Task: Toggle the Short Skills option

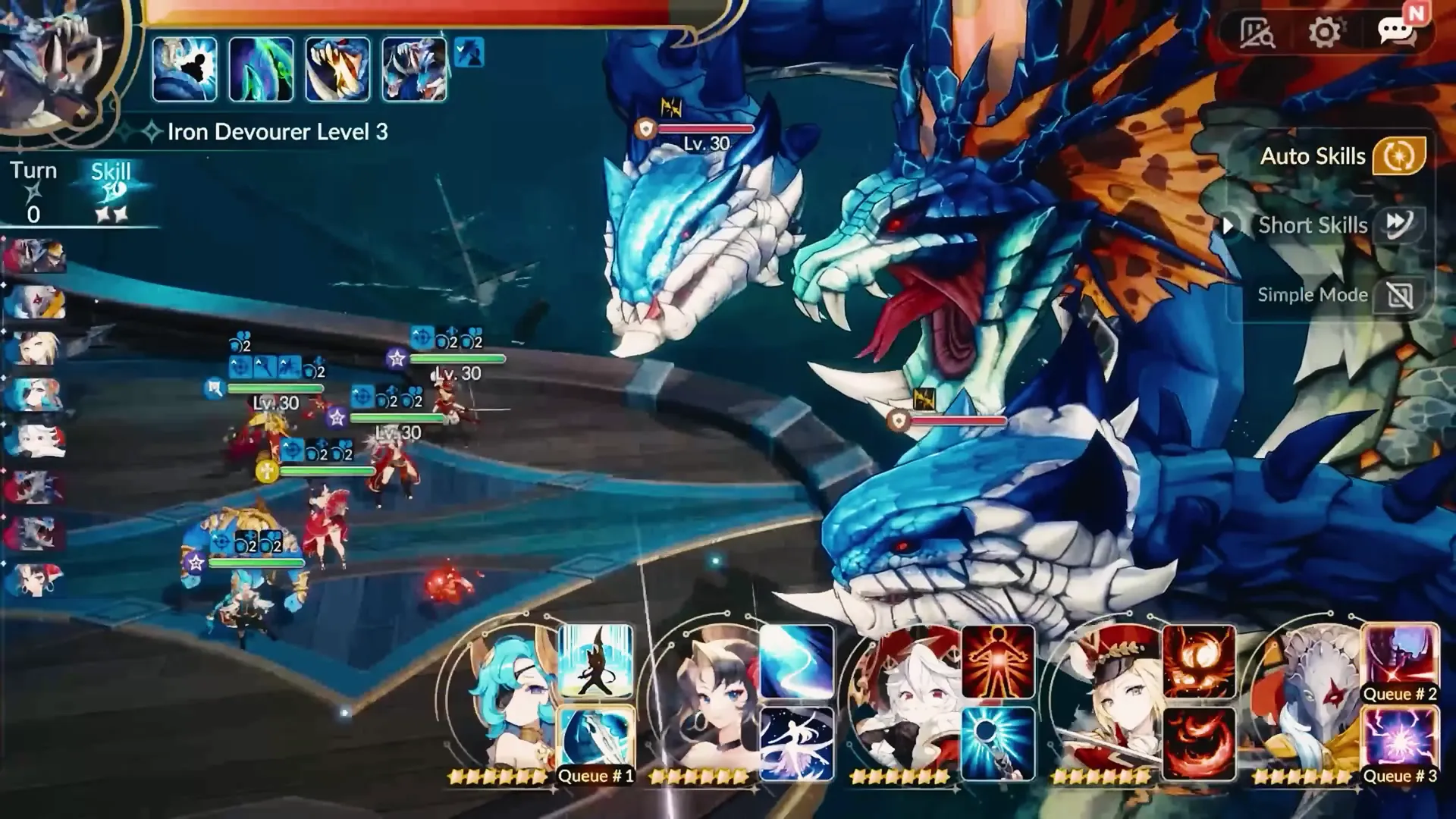Action: [x=1399, y=224]
